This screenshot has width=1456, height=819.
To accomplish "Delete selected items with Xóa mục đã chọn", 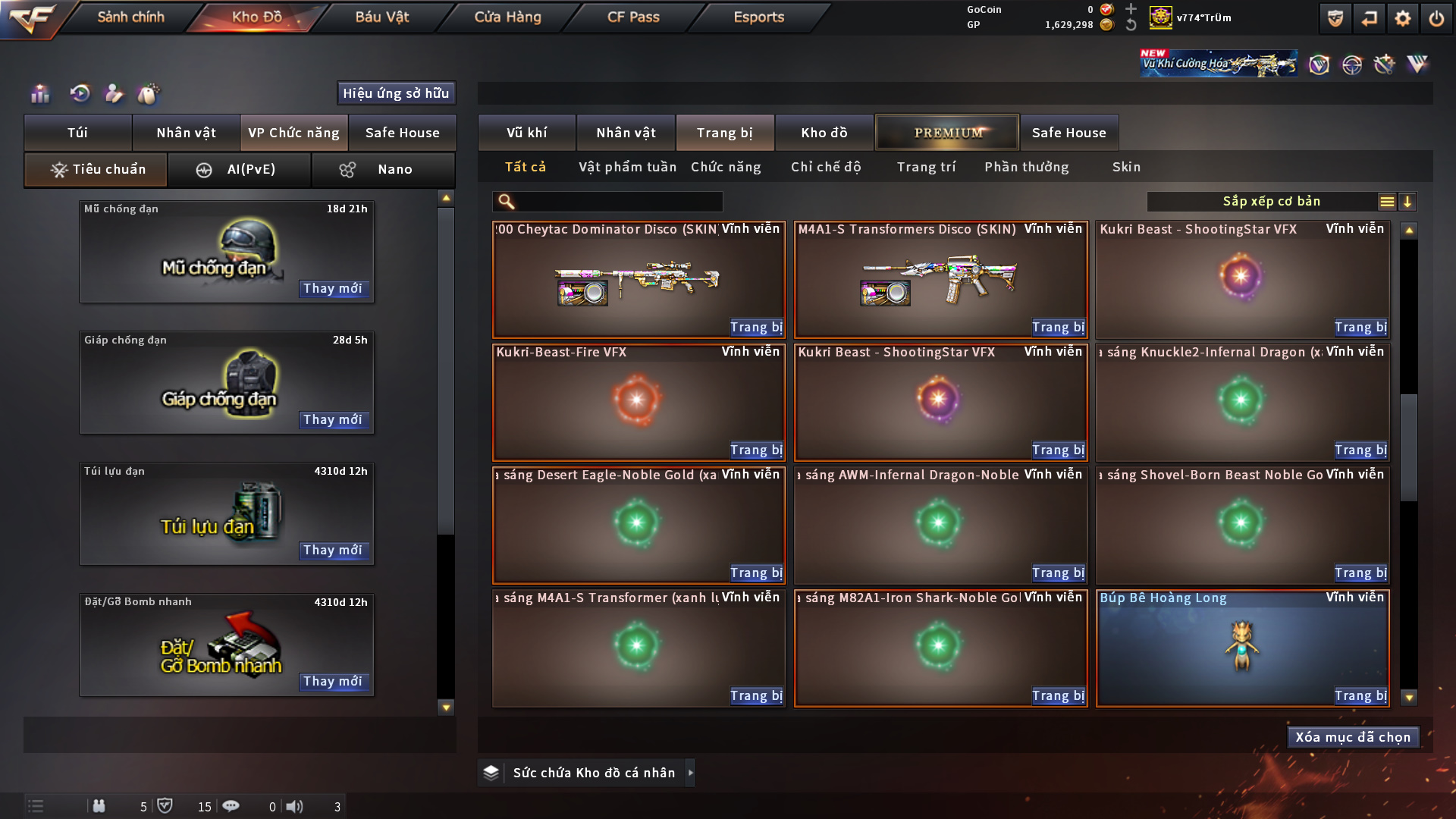I will tap(1352, 737).
